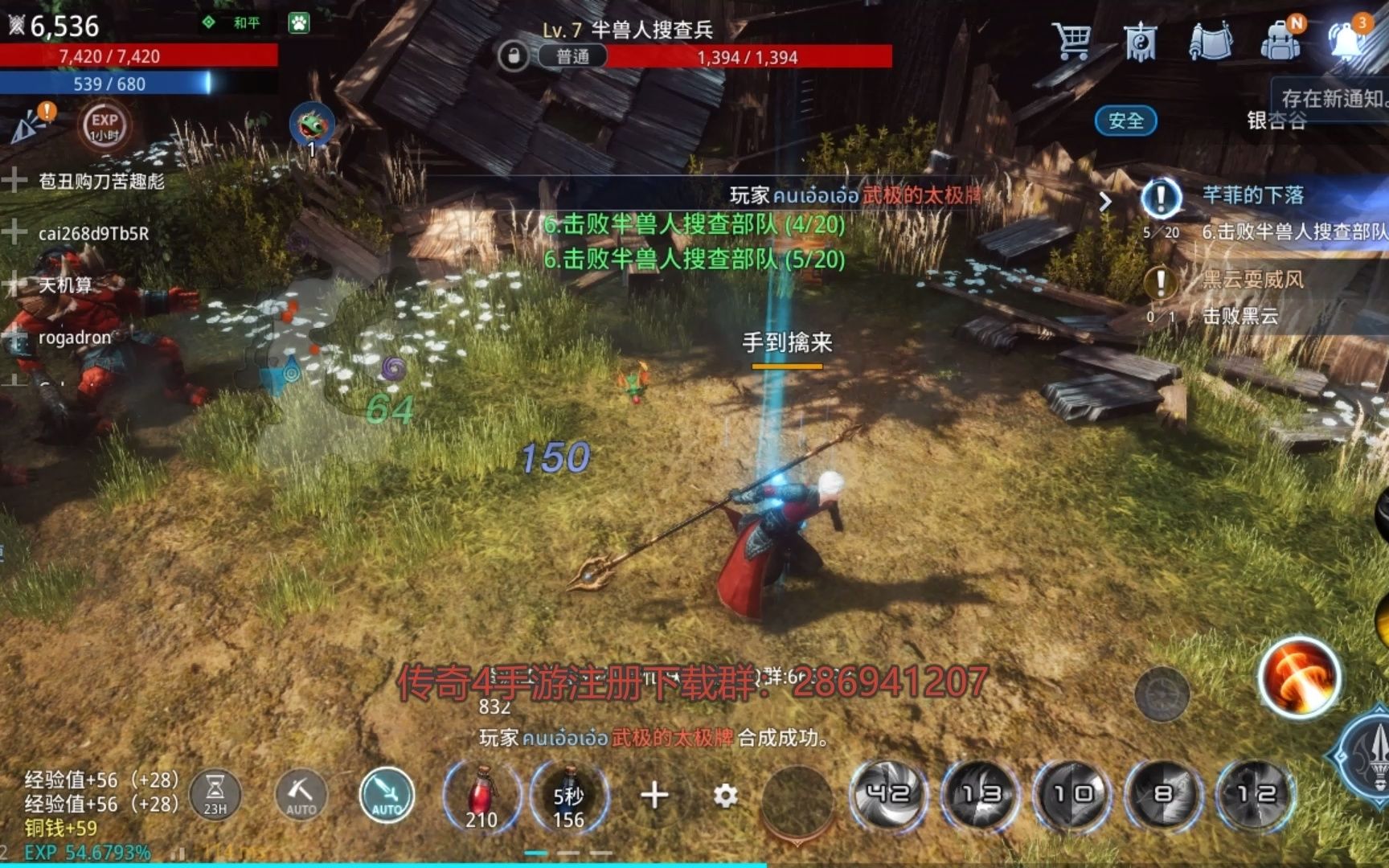This screenshot has width=1389, height=868.
Task: Collapse the quest tracker arrow
Action: (1106, 201)
